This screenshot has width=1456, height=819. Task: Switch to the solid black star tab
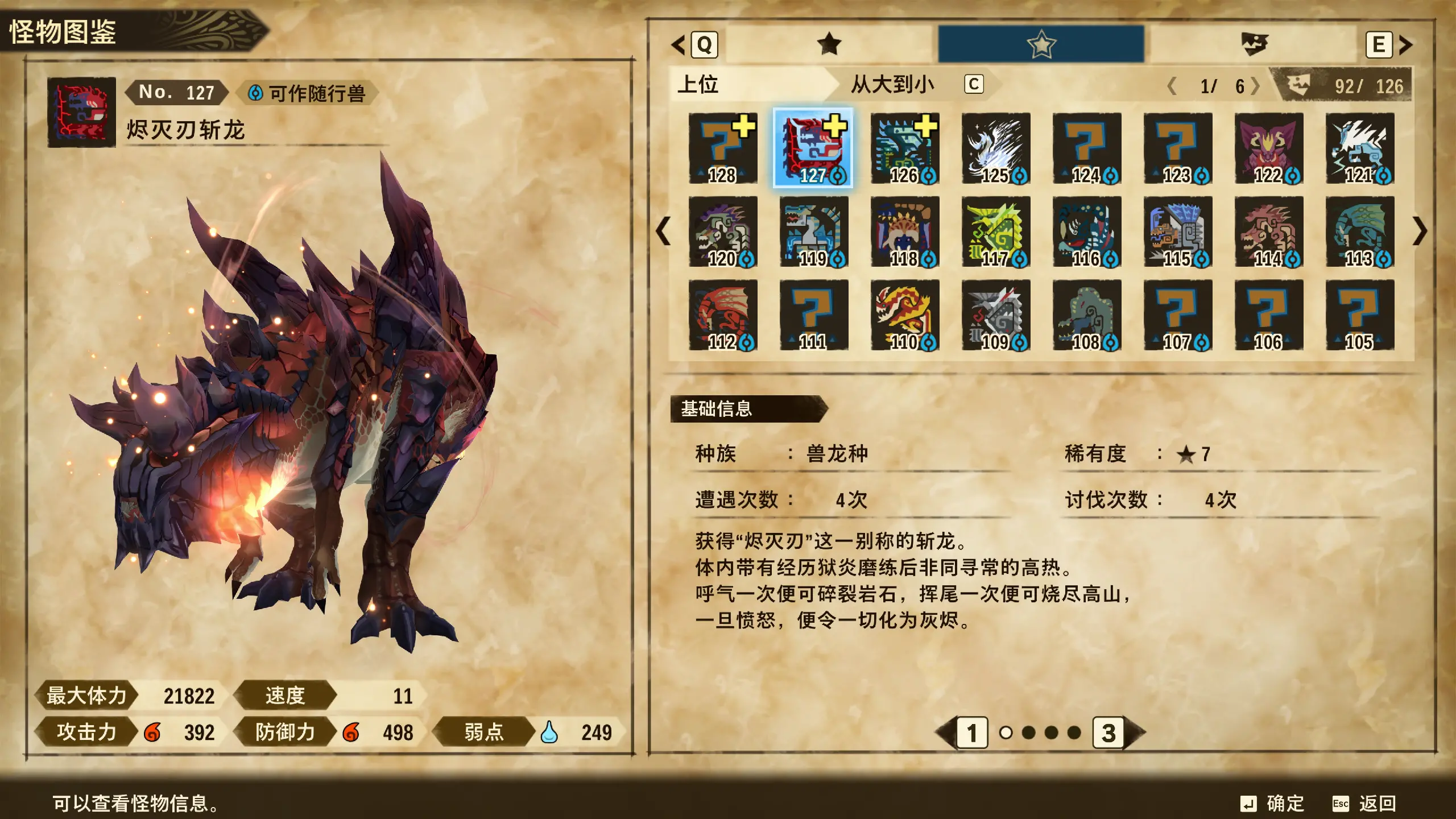click(829, 44)
